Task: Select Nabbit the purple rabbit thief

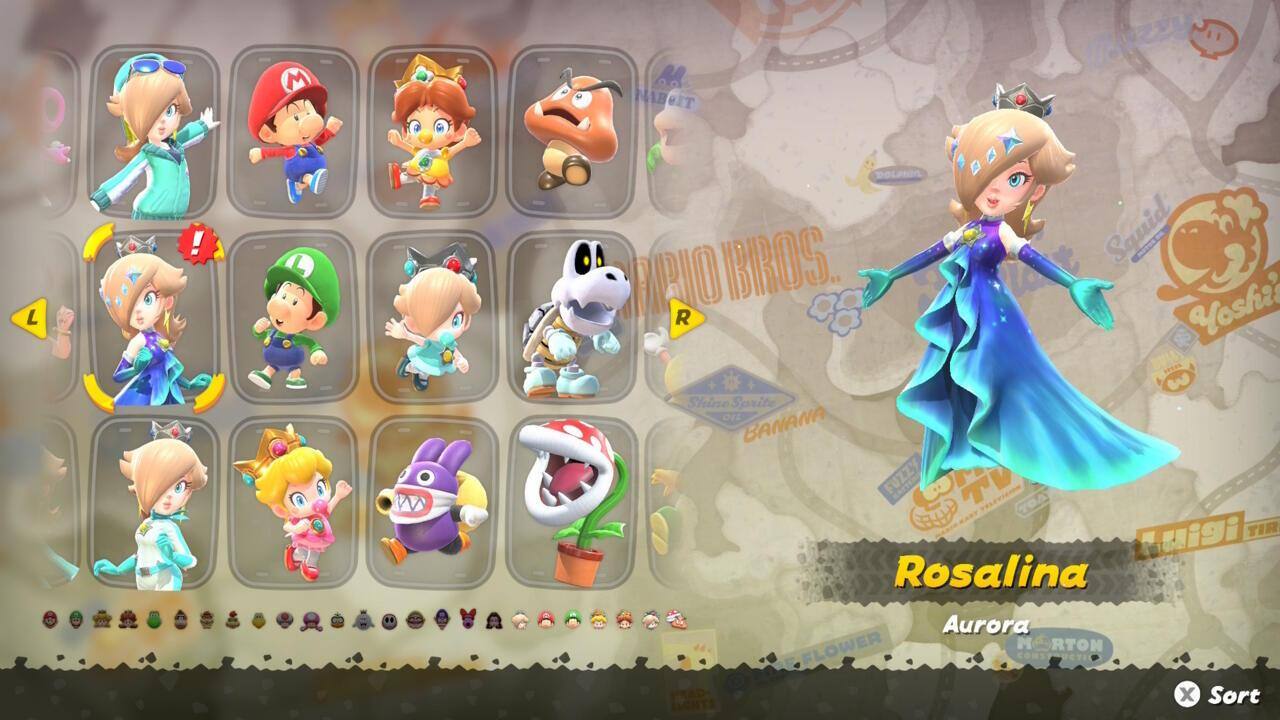Action: 432,503
